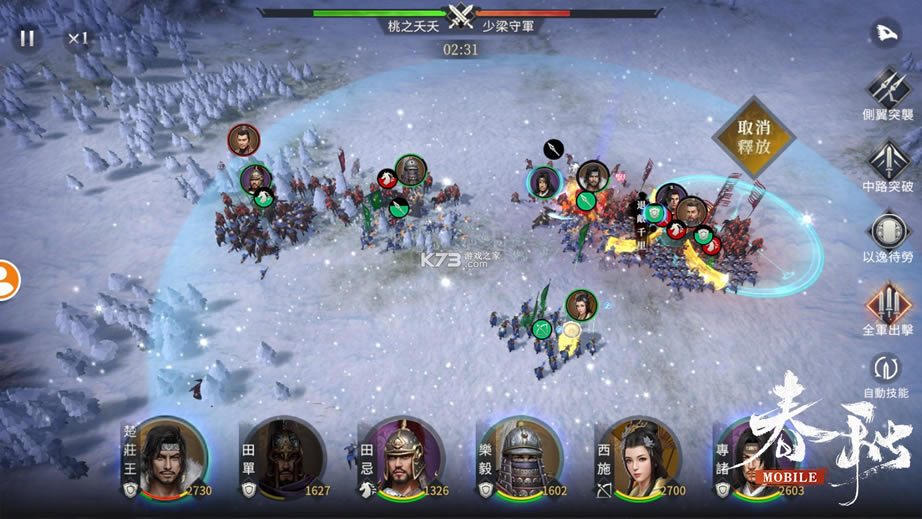922x519 pixels.
Task: Open the orange player icon panel
Action: click(8, 279)
